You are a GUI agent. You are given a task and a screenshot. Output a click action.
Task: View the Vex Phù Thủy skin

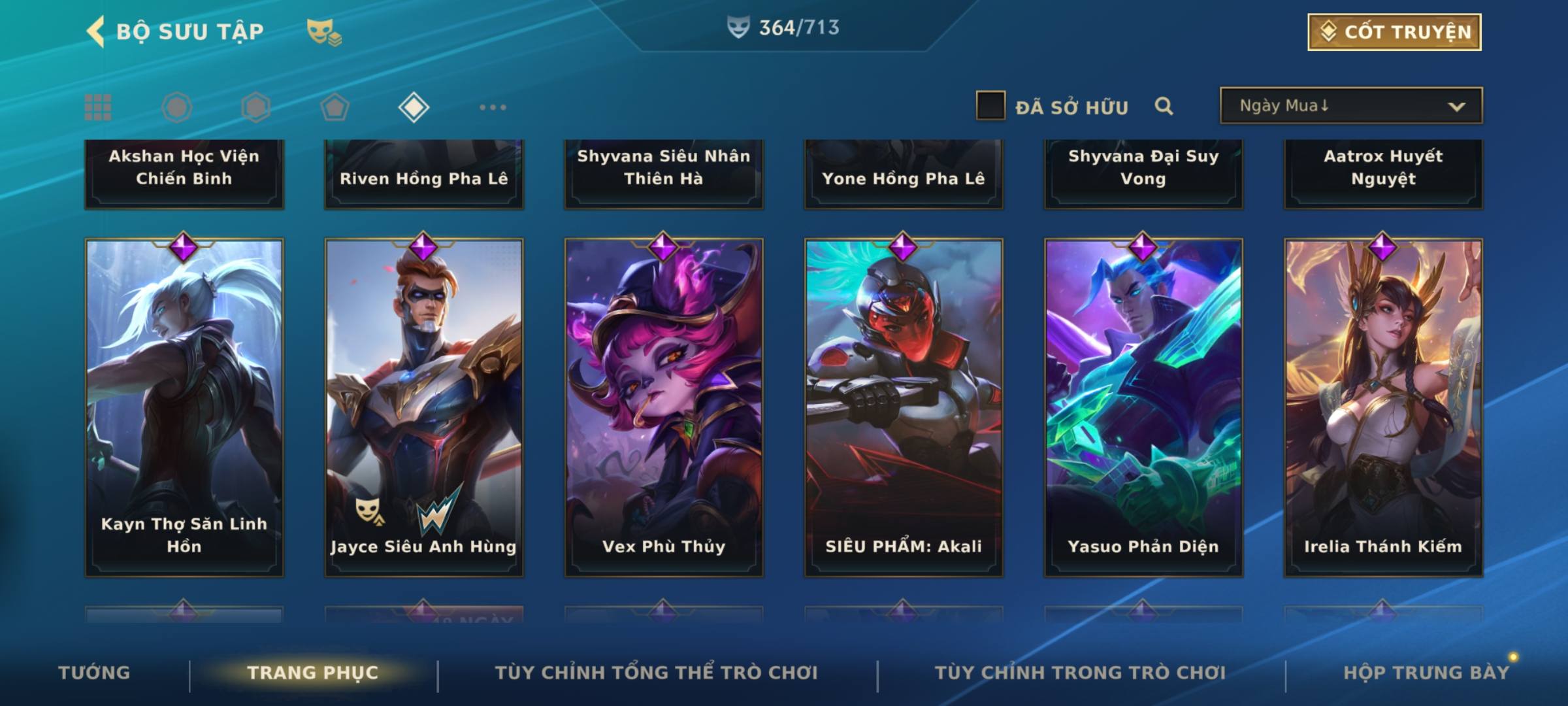pos(664,407)
